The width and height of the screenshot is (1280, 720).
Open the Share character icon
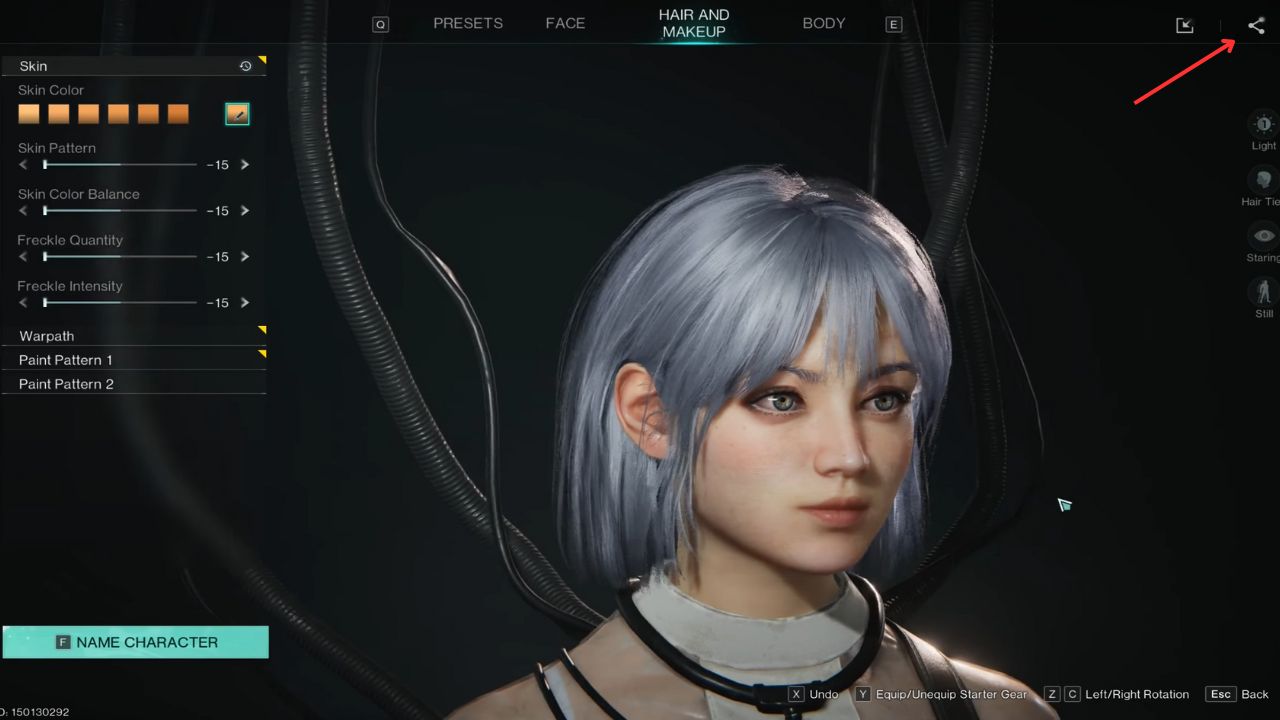pyautogui.click(x=1256, y=25)
